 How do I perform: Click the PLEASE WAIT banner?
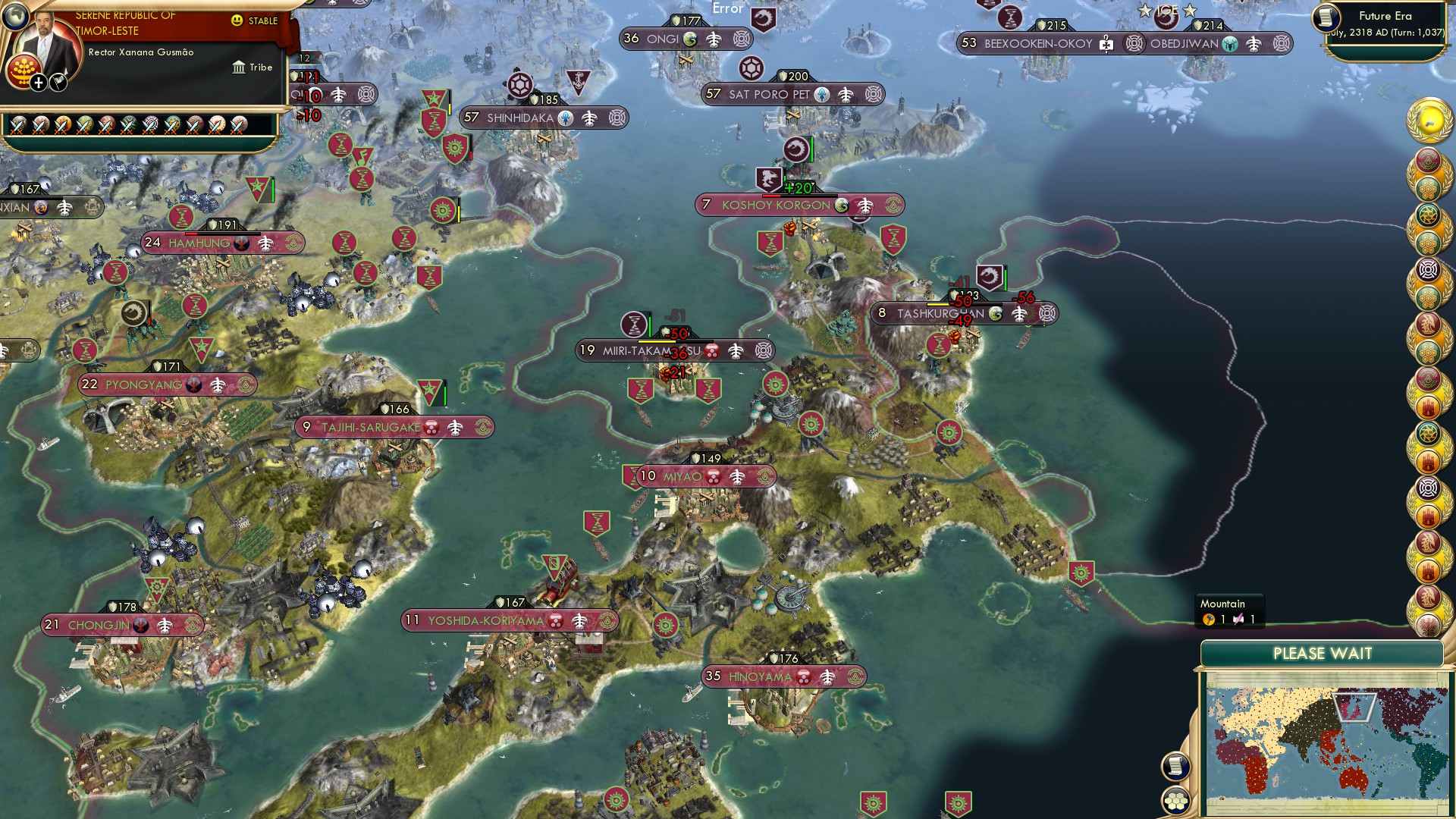pyautogui.click(x=1324, y=652)
